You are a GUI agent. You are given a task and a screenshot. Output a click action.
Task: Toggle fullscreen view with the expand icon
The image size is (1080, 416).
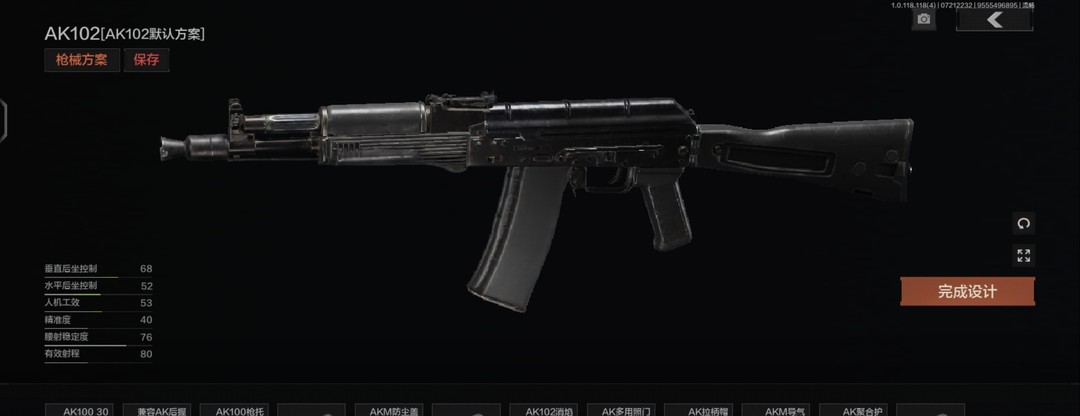(1023, 255)
